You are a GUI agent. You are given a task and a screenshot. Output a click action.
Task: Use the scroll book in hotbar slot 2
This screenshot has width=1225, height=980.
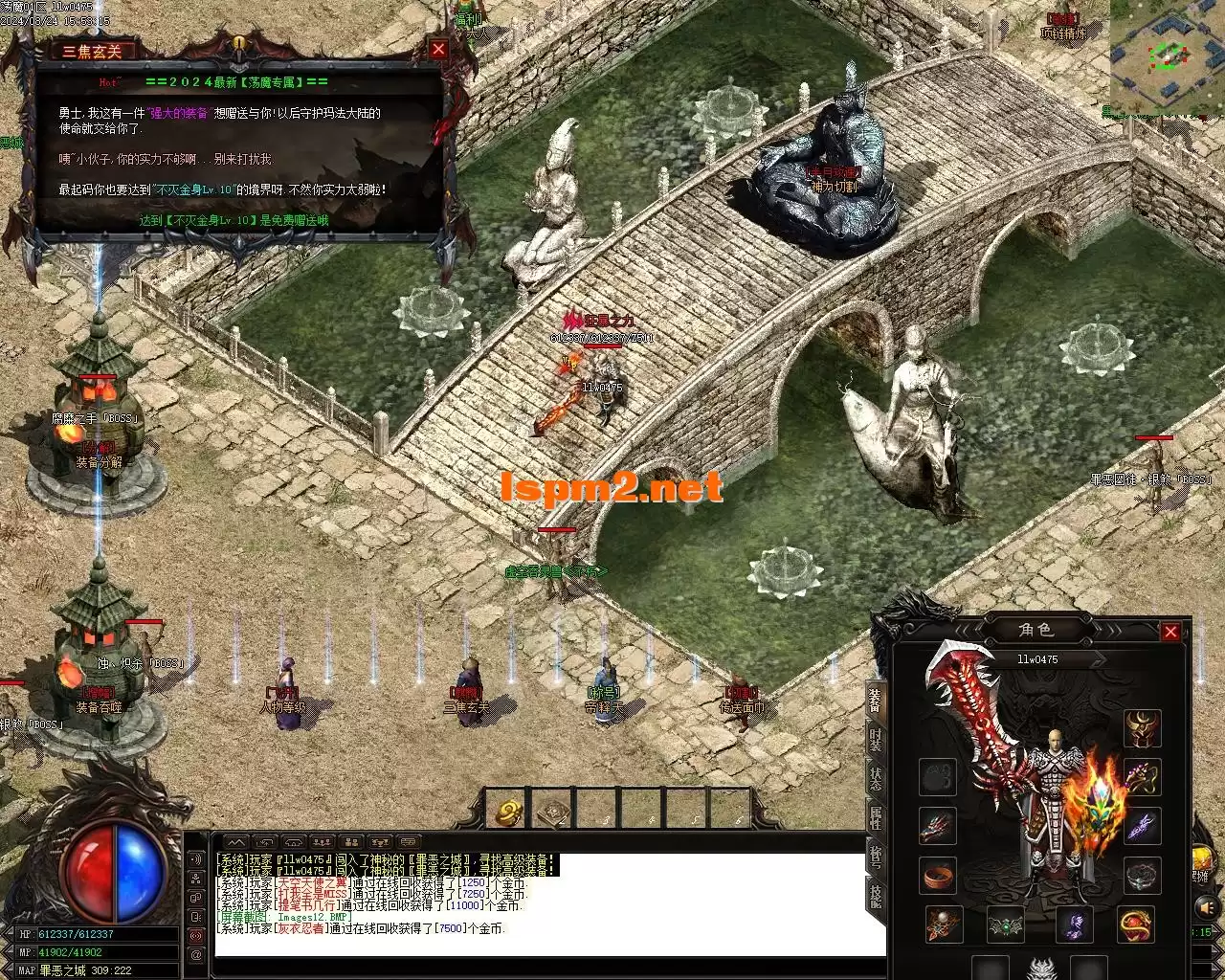pos(554,812)
